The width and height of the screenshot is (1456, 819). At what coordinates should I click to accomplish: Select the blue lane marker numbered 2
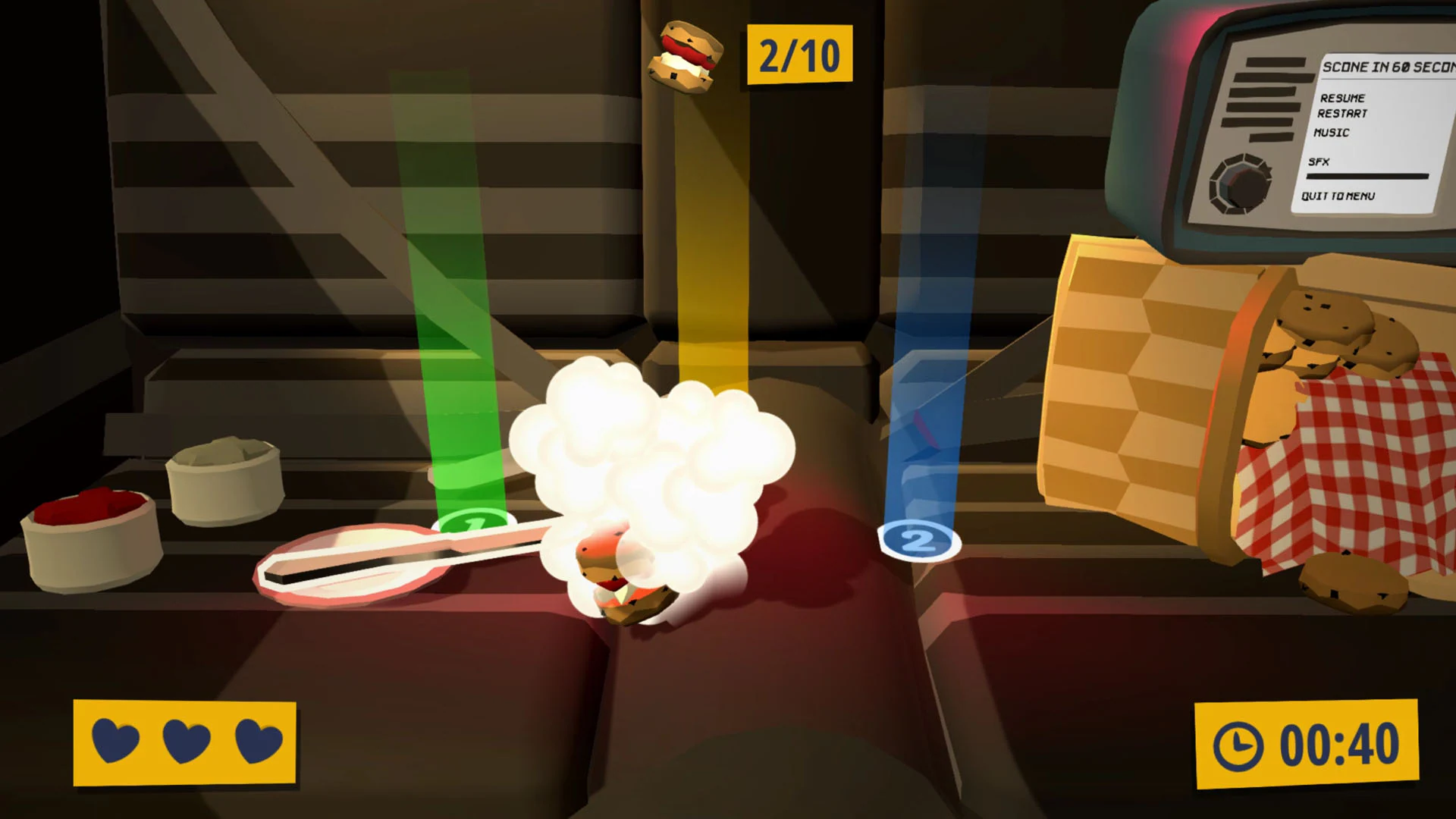point(918,540)
